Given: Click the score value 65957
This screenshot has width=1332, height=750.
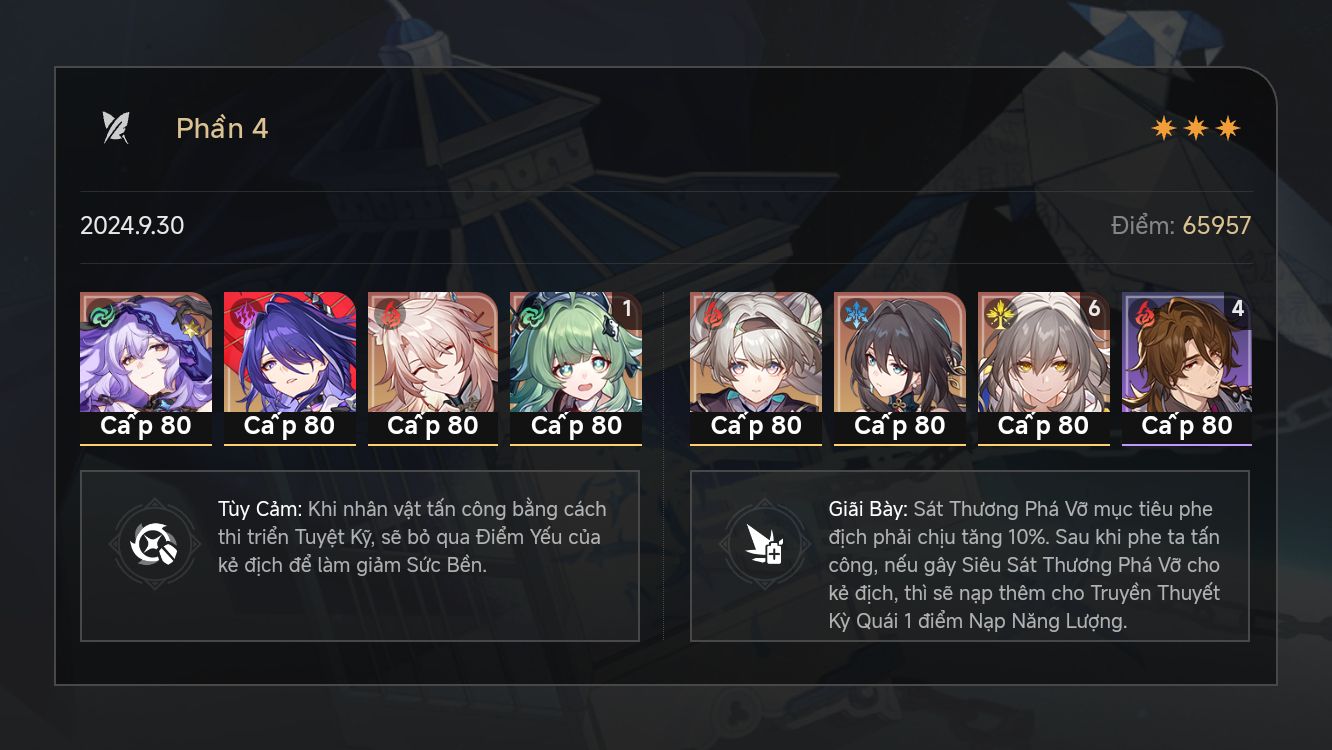Looking at the screenshot, I should tap(1217, 225).
